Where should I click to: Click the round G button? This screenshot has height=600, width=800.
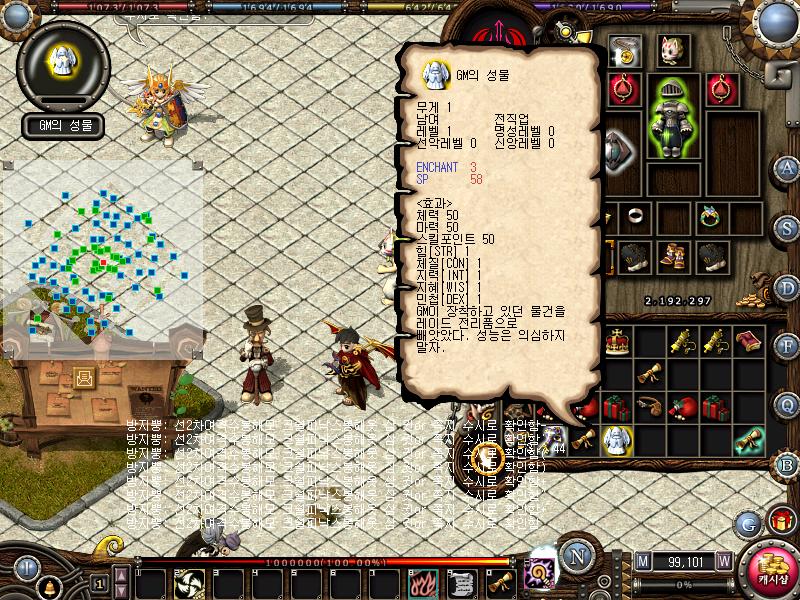click(747, 523)
